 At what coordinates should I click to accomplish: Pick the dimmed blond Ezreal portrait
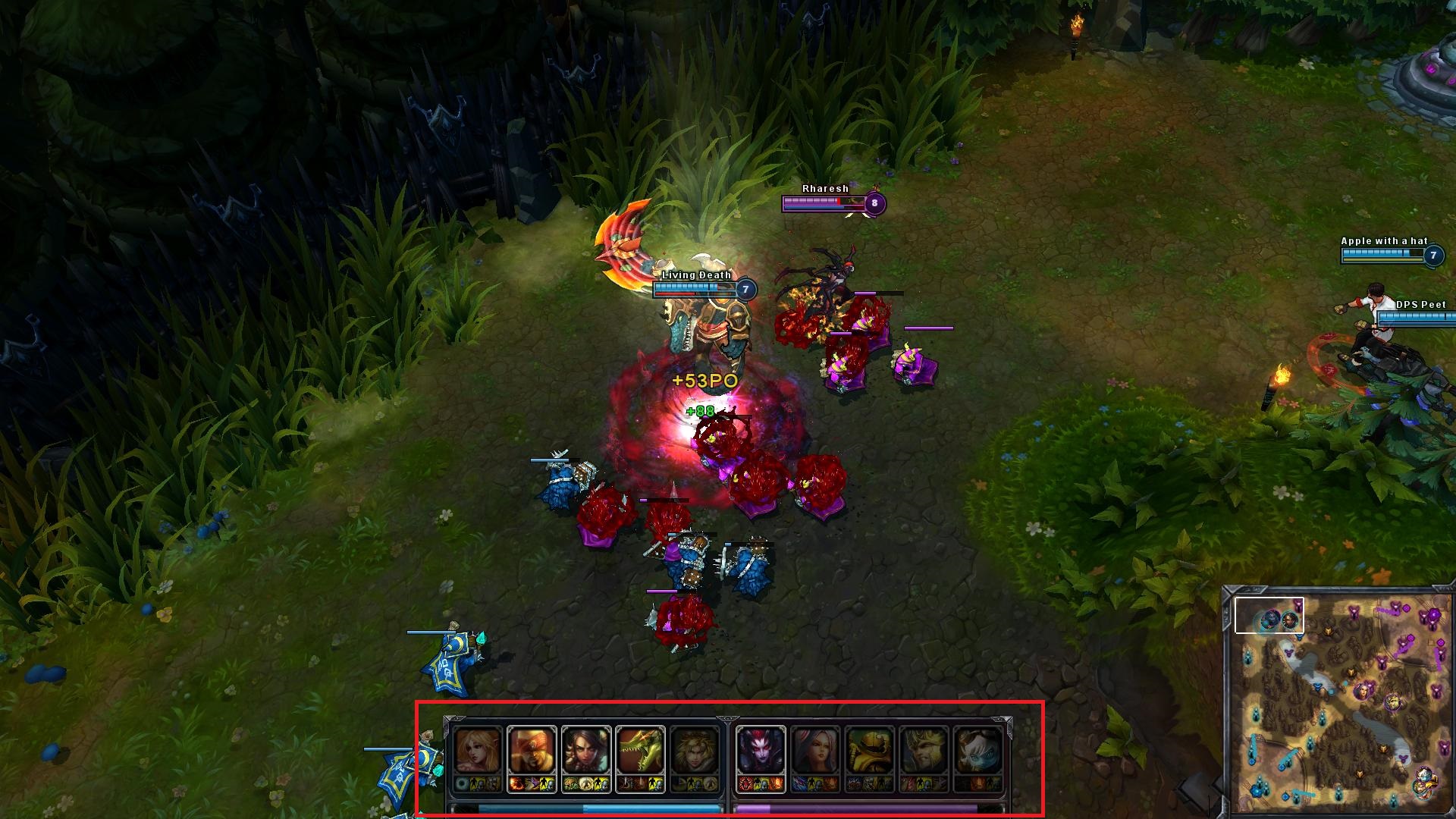[695, 751]
